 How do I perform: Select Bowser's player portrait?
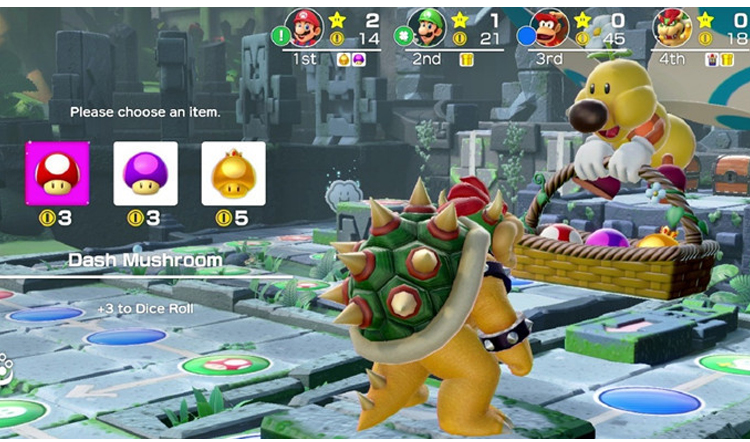click(673, 27)
